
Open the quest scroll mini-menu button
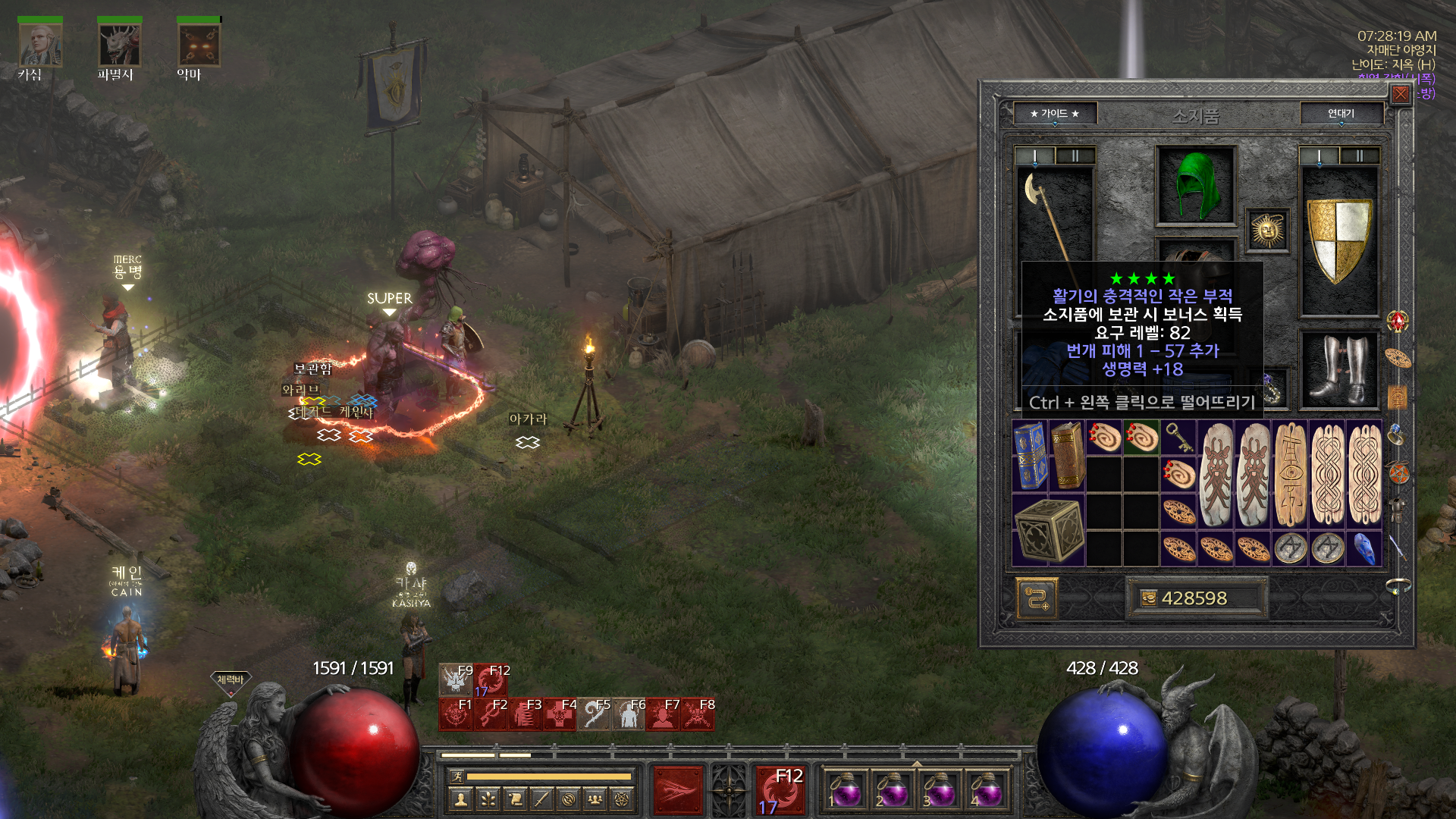(x=515, y=799)
